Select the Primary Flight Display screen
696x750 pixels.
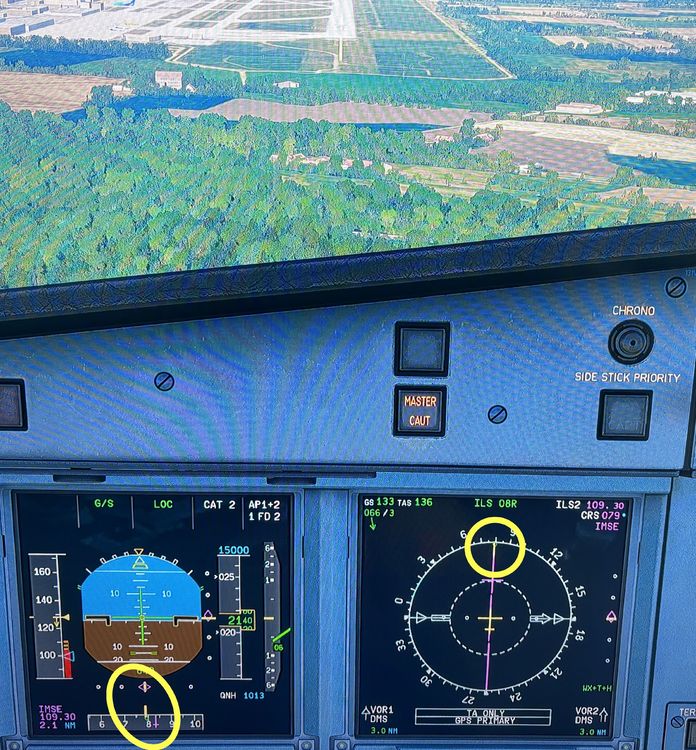[155, 613]
